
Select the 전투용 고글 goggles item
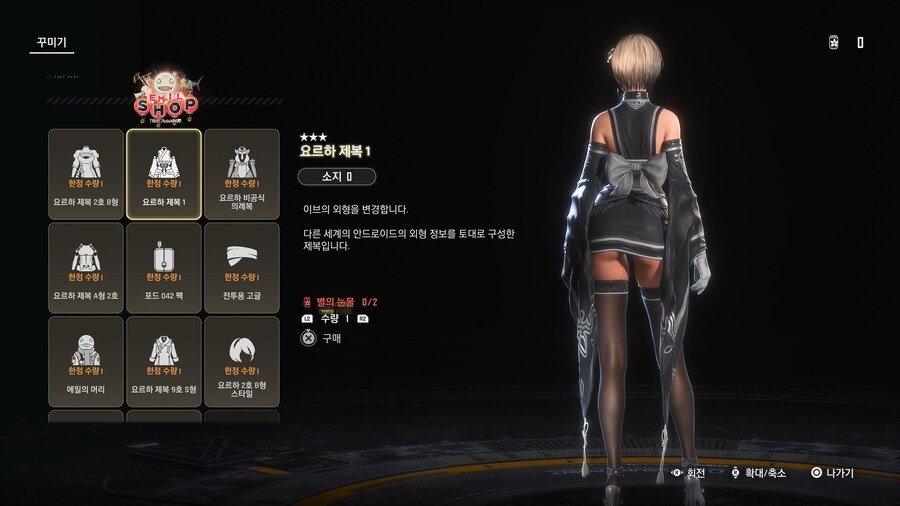coord(242,267)
